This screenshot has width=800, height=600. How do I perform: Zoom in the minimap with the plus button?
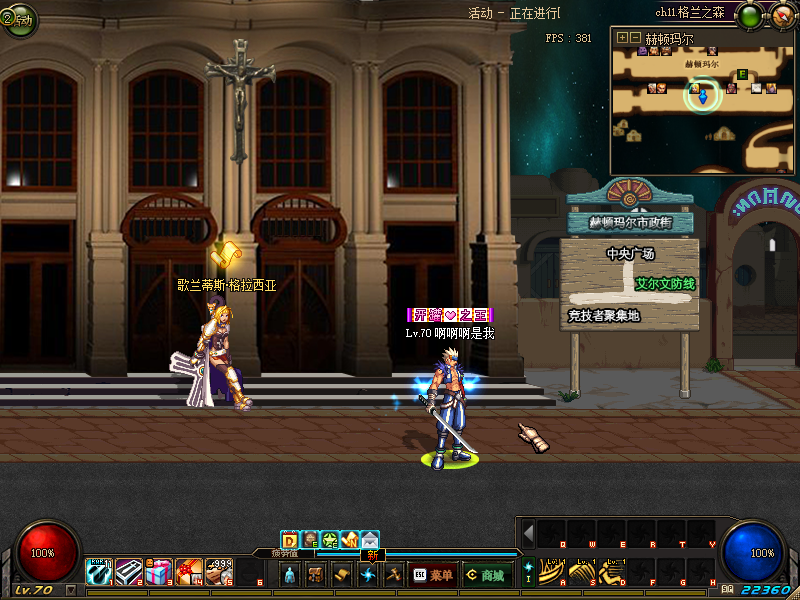click(621, 37)
